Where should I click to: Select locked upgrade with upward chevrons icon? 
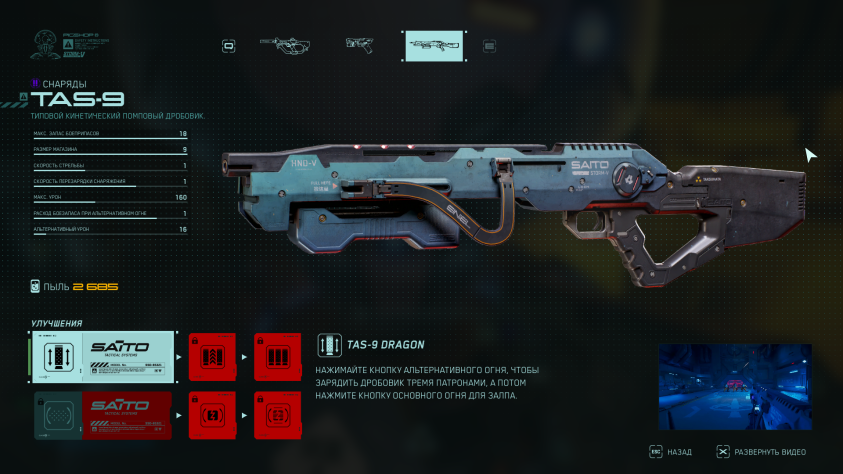(212, 358)
